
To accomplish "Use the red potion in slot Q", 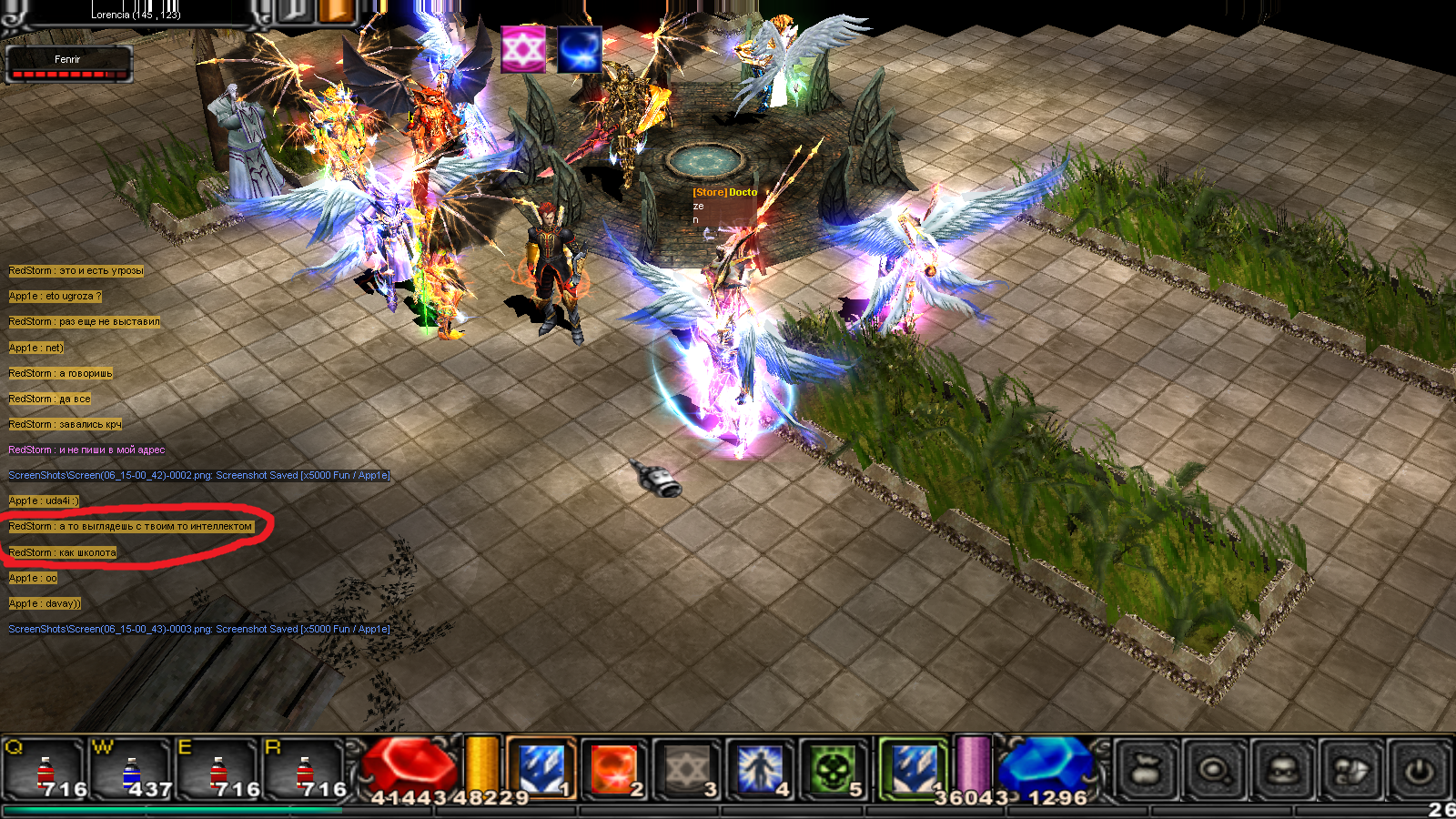I will [45, 770].
